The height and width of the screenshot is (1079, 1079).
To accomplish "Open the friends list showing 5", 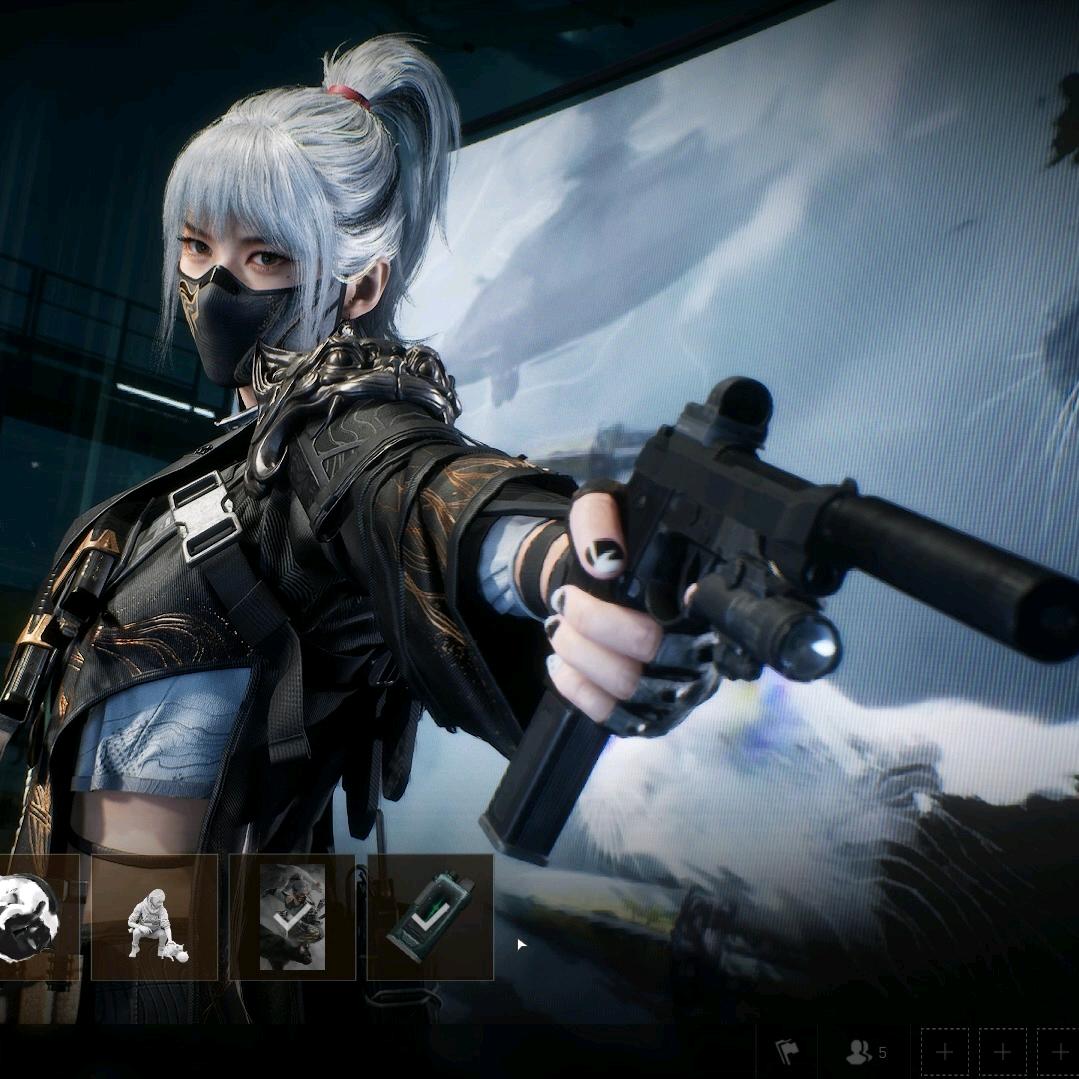I will [865, 1052].
